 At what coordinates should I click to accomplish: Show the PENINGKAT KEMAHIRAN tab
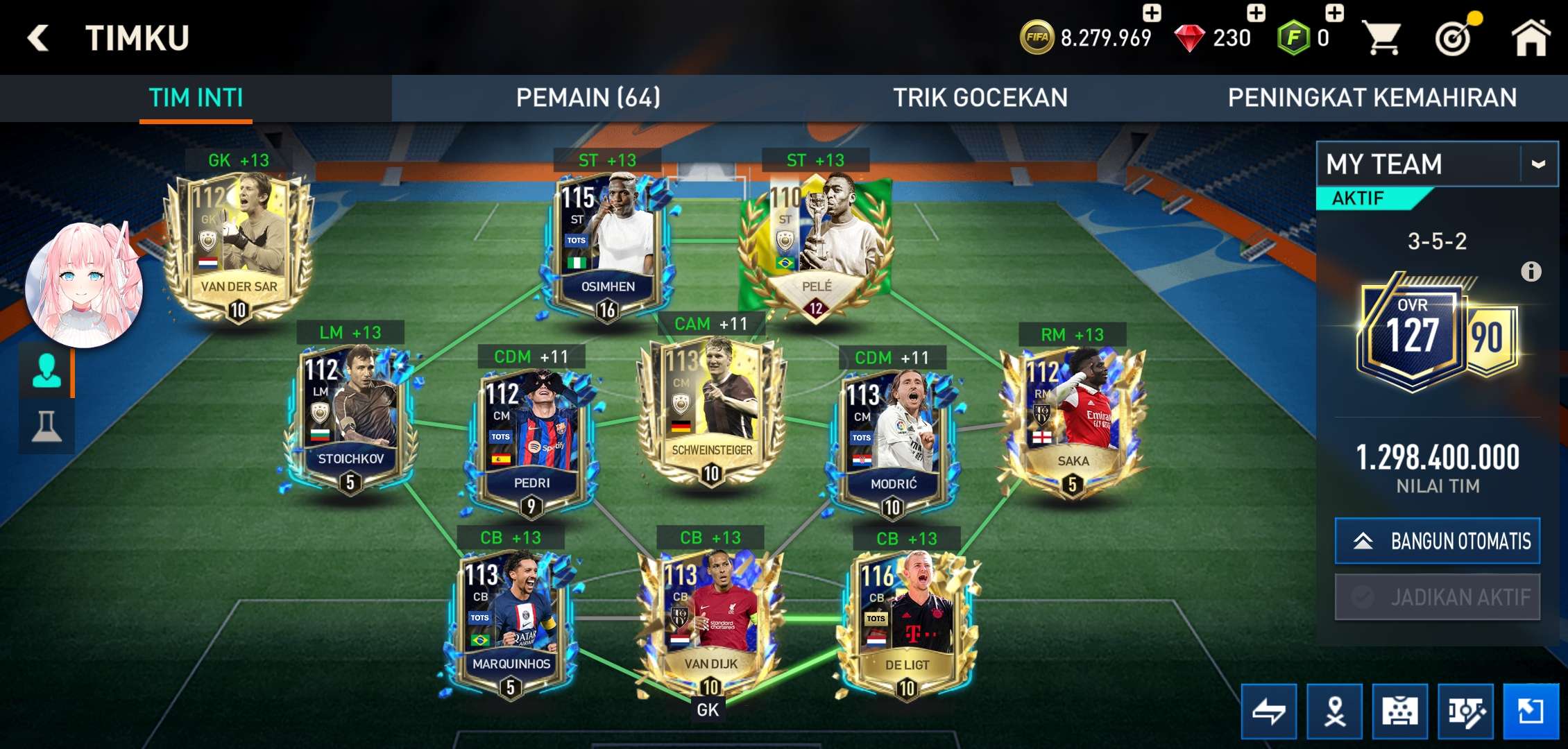tap(1372, 98)
